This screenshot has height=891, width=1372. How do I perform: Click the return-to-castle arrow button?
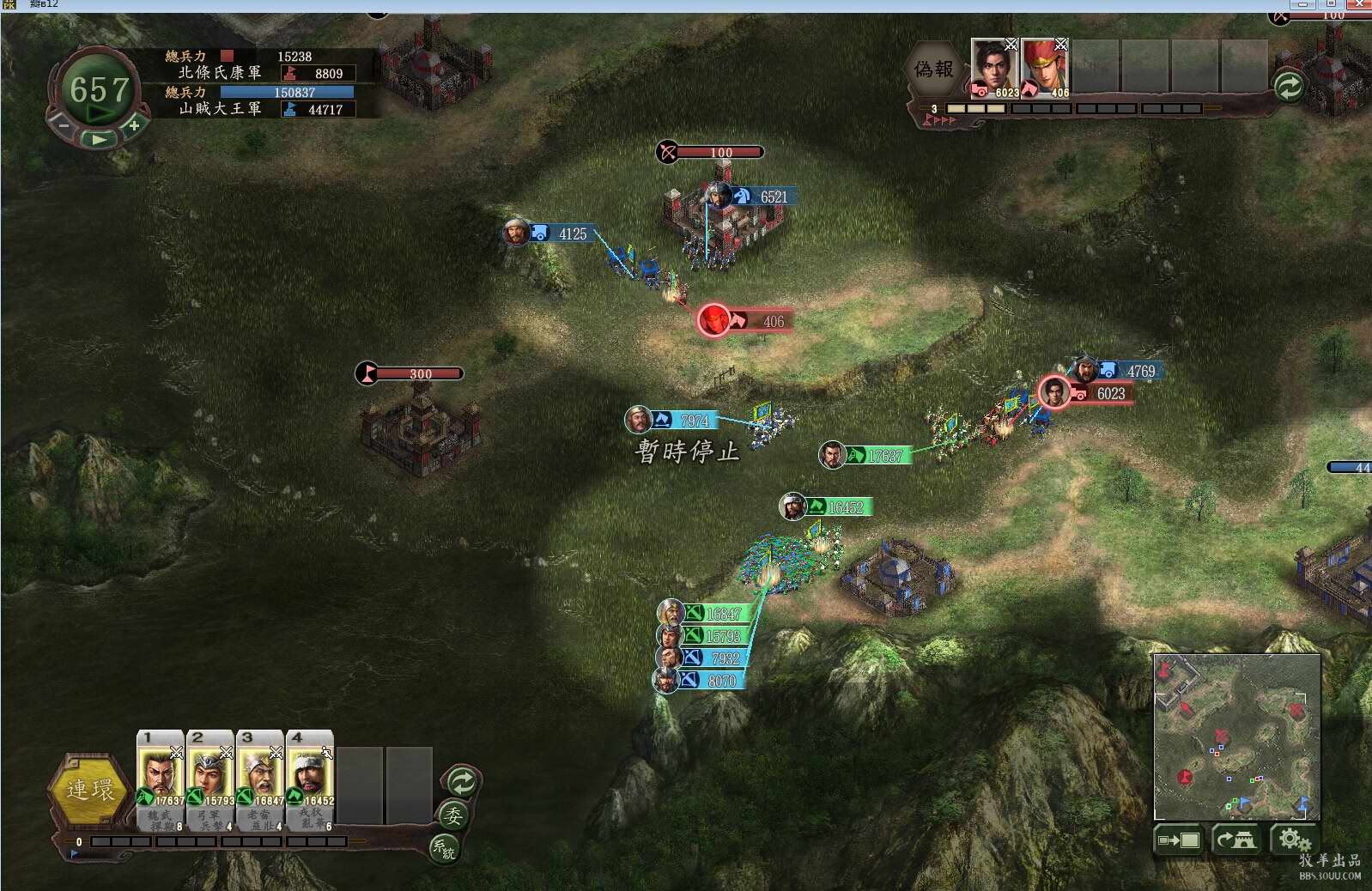click(1235, 839)
